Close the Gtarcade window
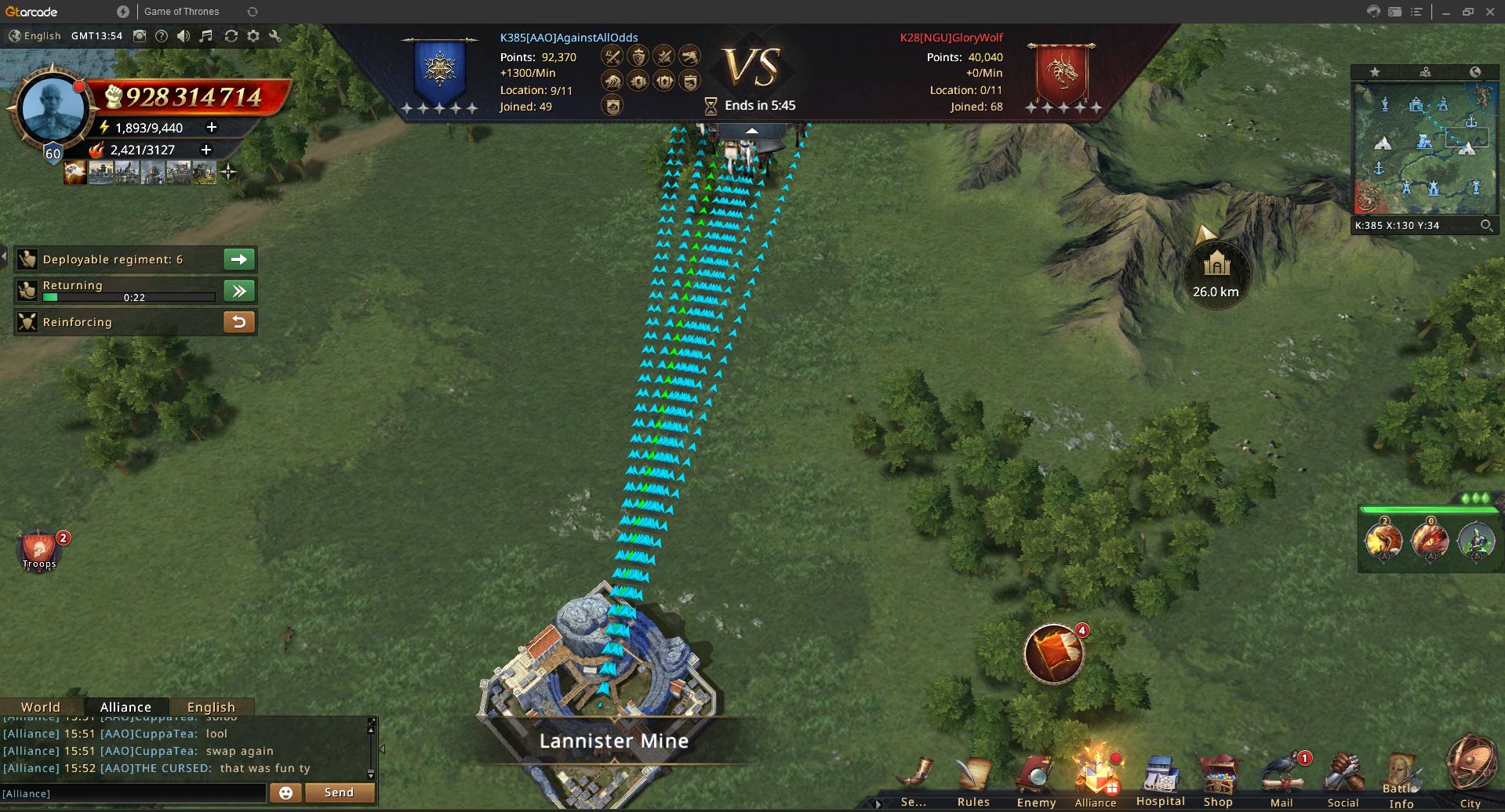Screen dimensions: 1505x812 click(1489, 12)
